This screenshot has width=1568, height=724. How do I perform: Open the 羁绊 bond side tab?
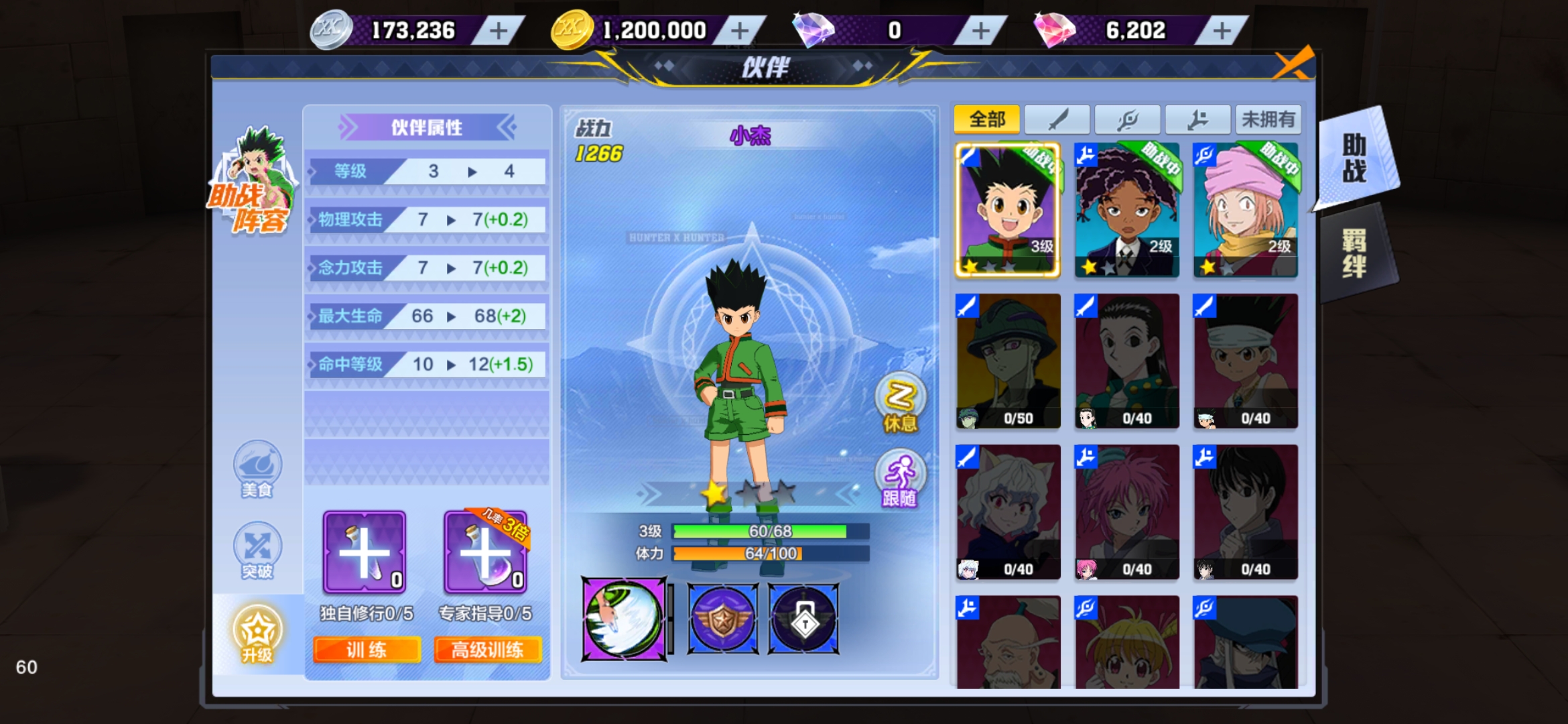[1355, 253]
